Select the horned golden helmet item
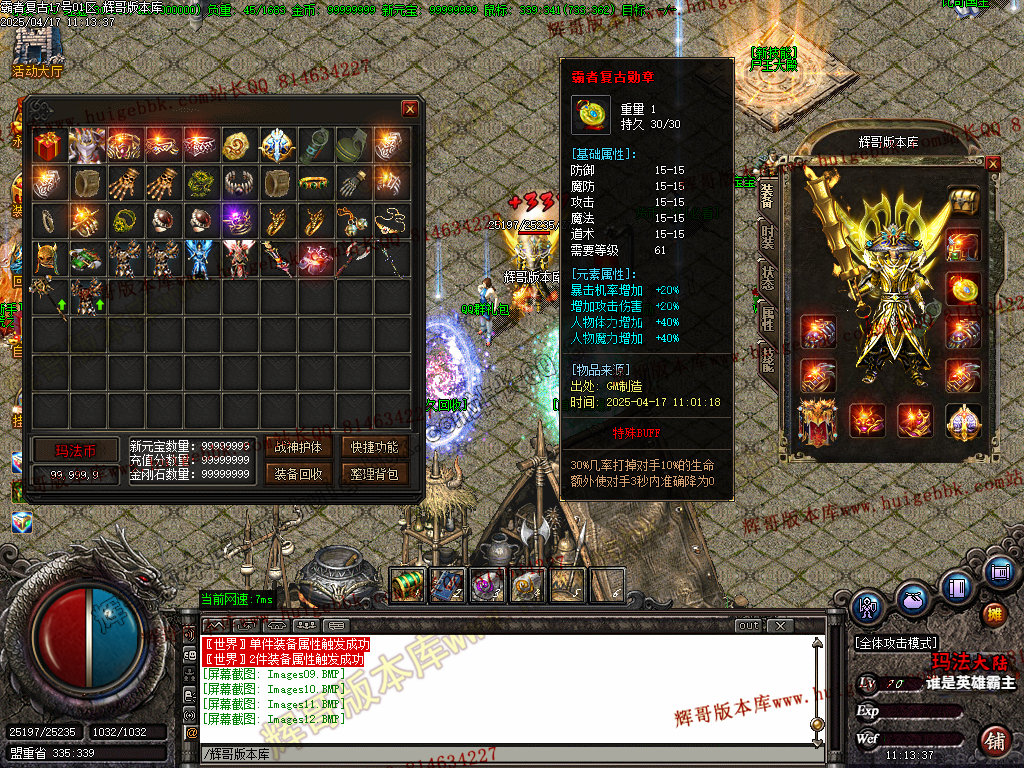The image size is (1024, 768). coord(47,257)
